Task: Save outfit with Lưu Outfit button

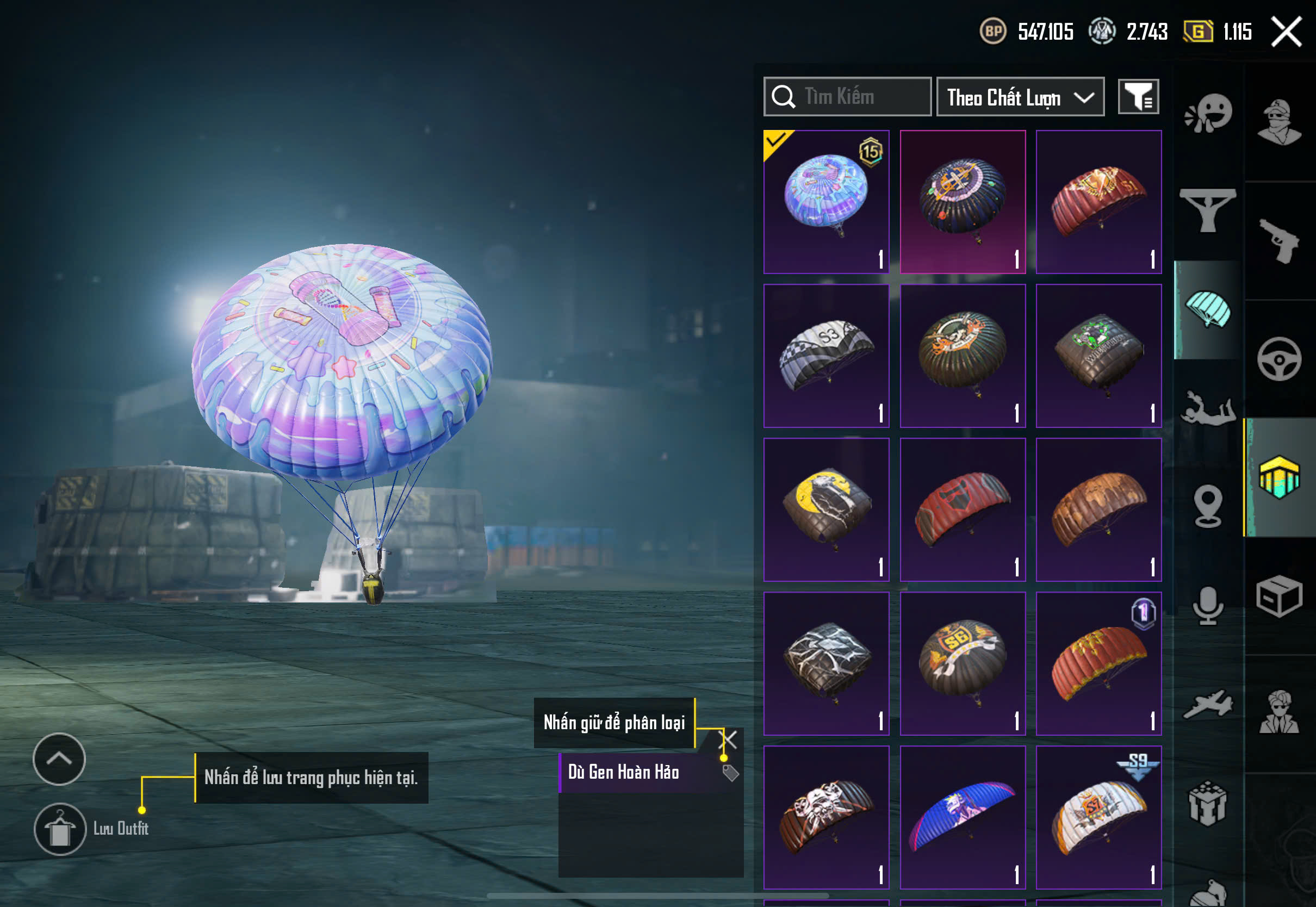Action: click(60, 829)
